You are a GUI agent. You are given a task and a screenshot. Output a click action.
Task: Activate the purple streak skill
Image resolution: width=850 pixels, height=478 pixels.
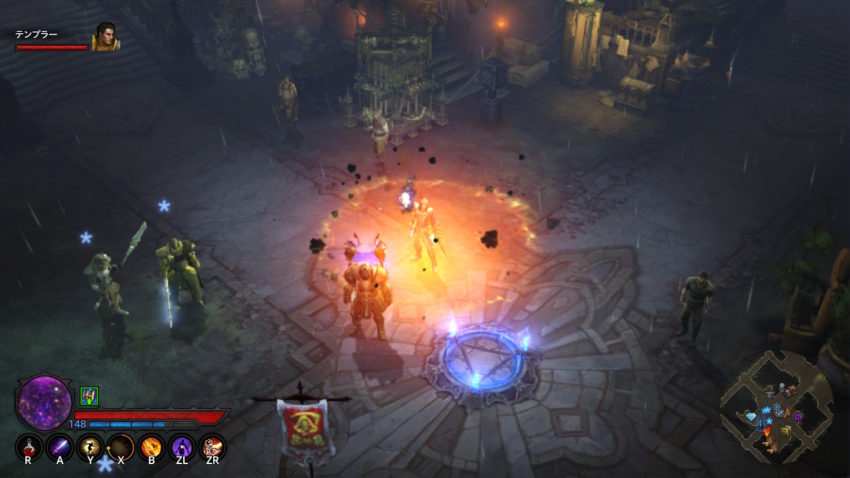60,446
